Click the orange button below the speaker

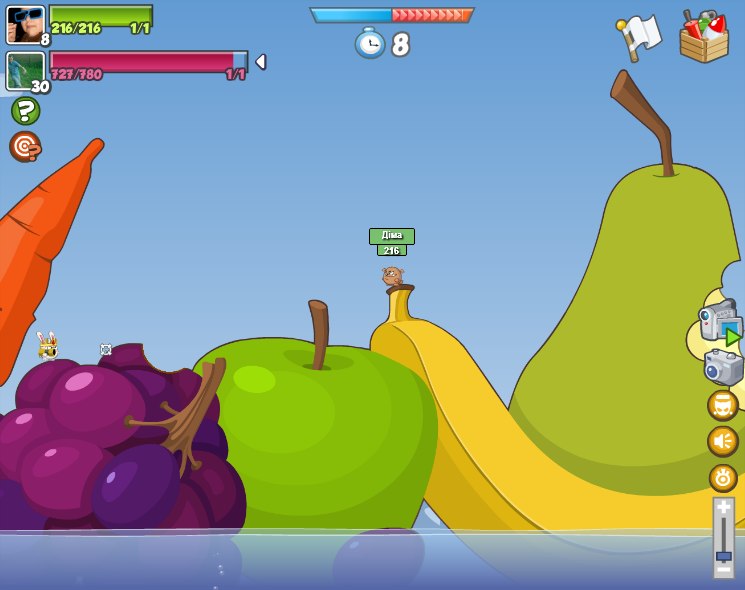[722, 477]
